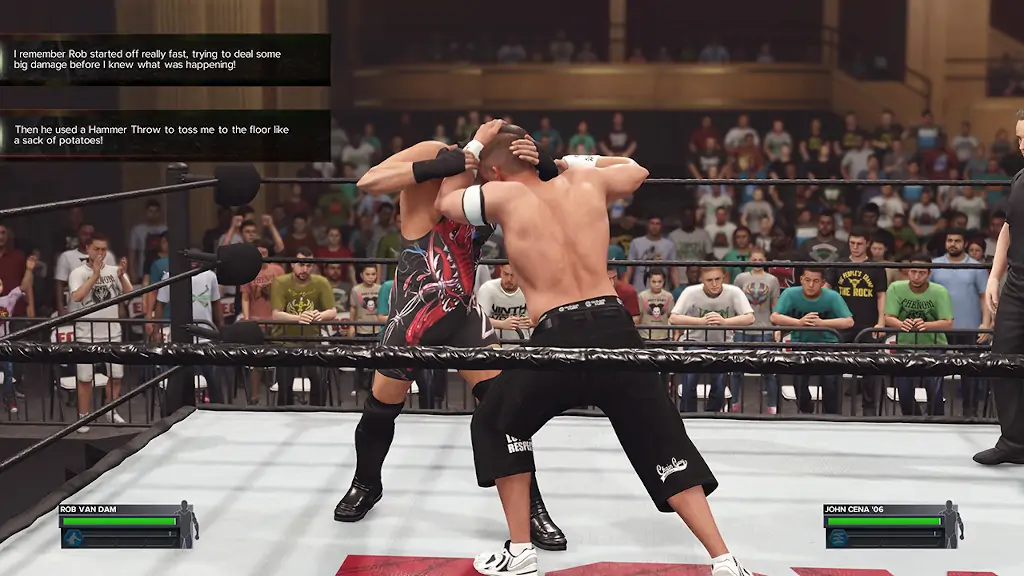The height and width of the screenshot is (576, 1024).
Task: Select the Hammer Throw objective entry
Action: [x=165, y=135]
